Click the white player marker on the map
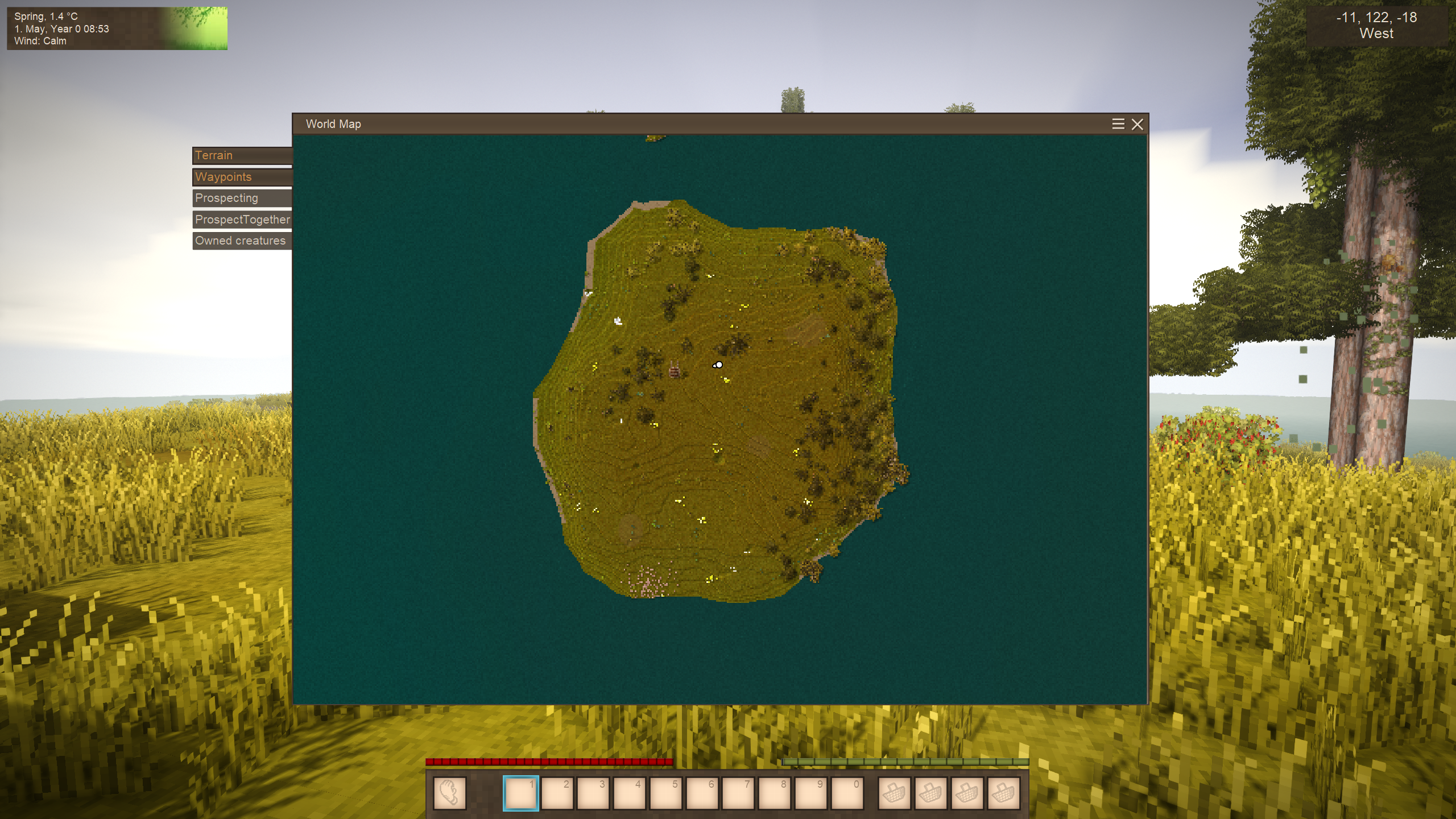1456x819 pixels. (x=719, y=365)
